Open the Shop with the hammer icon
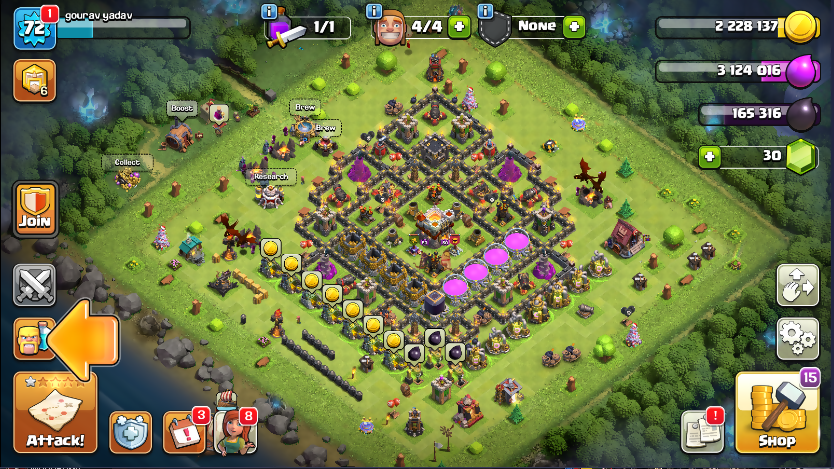 pyautogui.click(x=777, y=414)
